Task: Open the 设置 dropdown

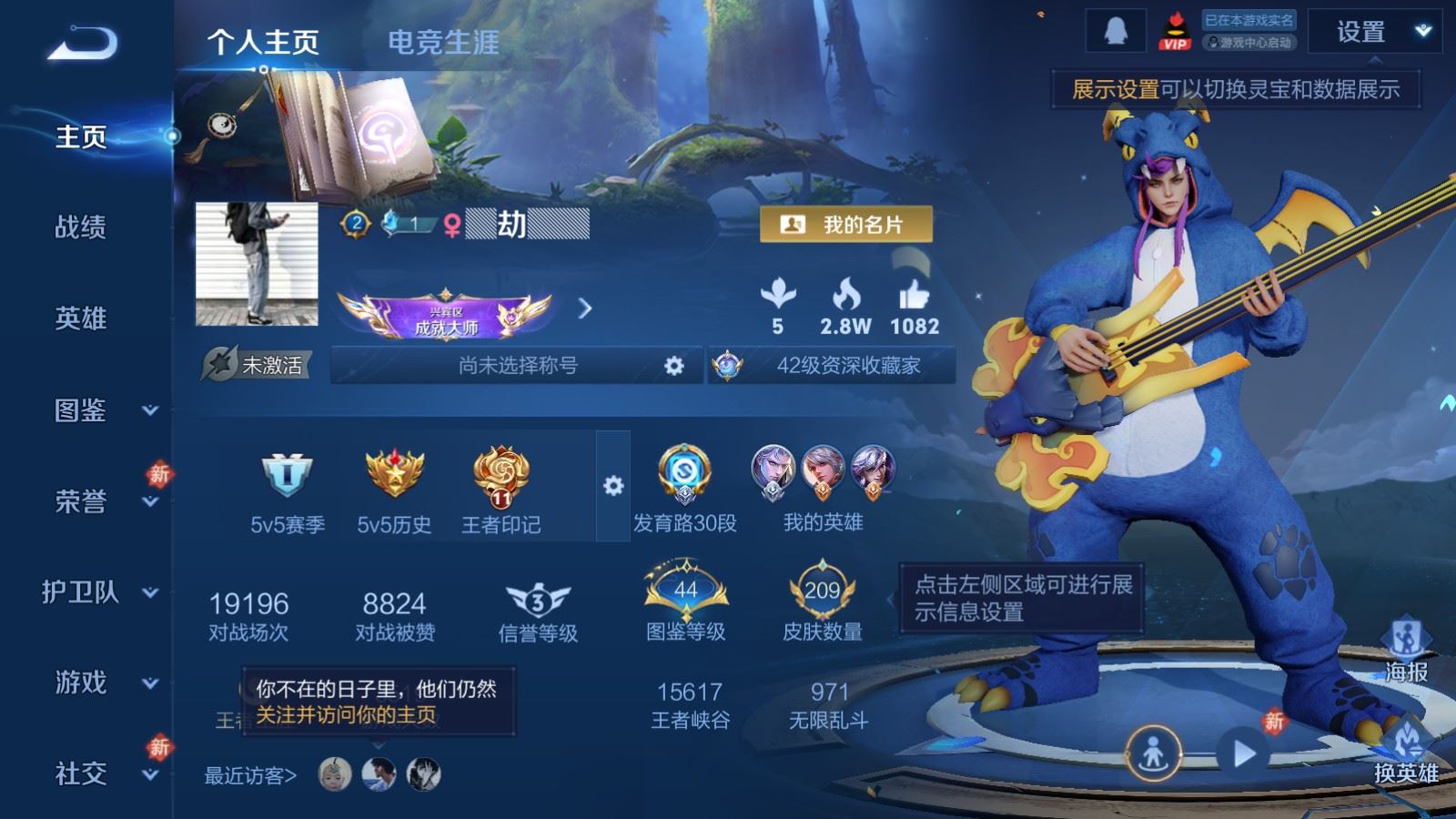Action: (1374, 33)
